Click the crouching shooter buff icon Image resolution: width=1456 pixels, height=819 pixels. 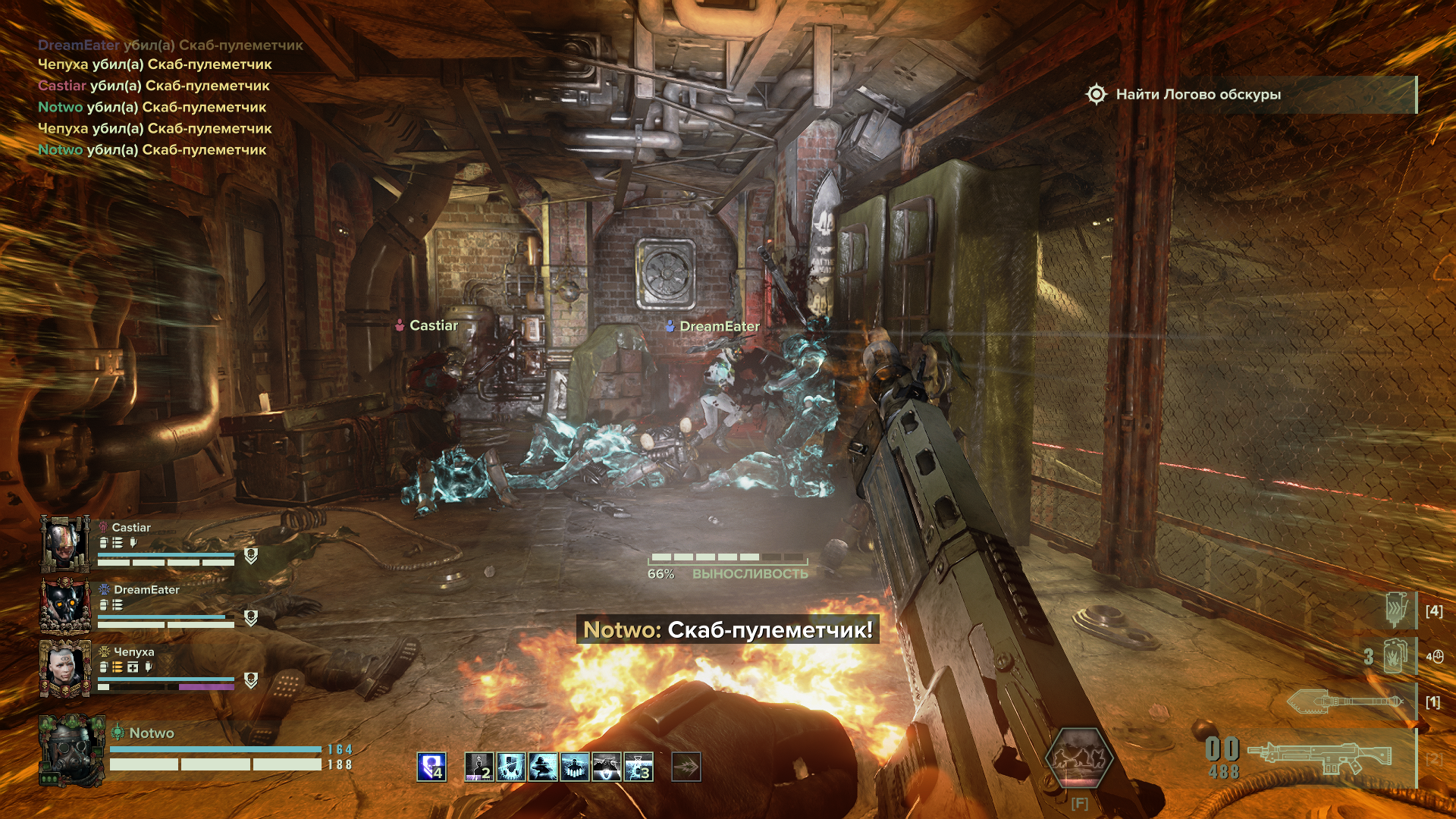pos(543,767)
